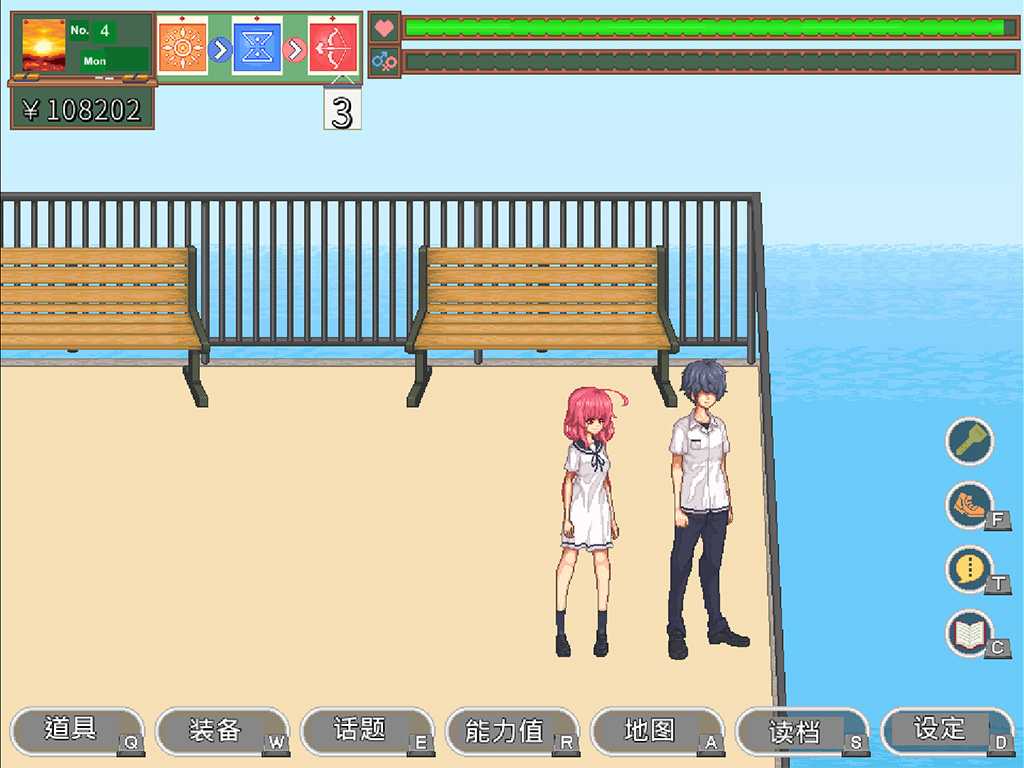Activate the running shoe icon
The image size is (1024, 768).
click(970, 505)
